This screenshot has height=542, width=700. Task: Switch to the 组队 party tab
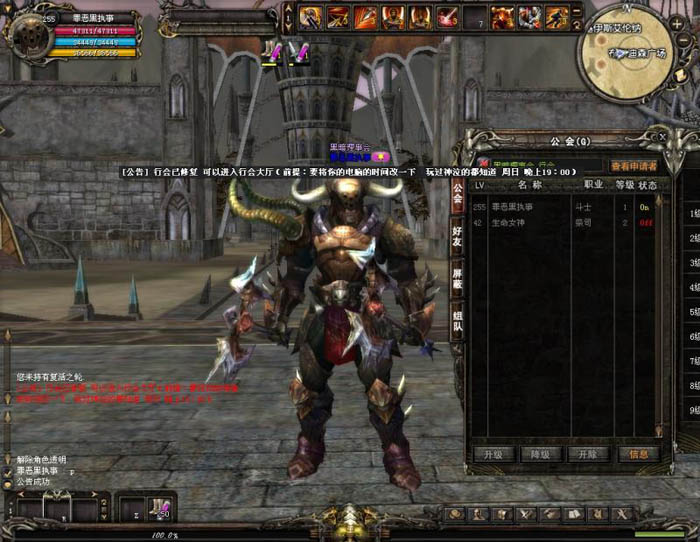pyautogui.click(x=457, y=323)
